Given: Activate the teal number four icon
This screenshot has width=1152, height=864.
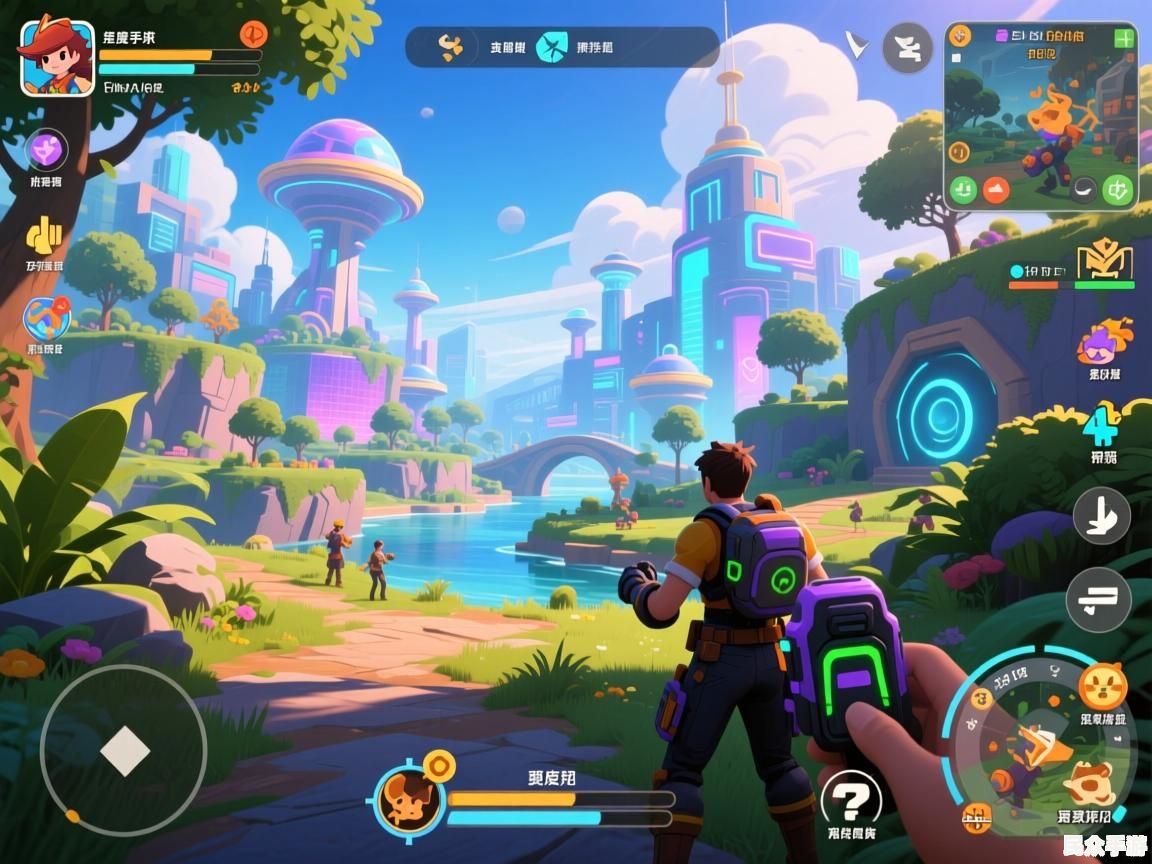Looking at the screenshot, I should point(1102,427).
